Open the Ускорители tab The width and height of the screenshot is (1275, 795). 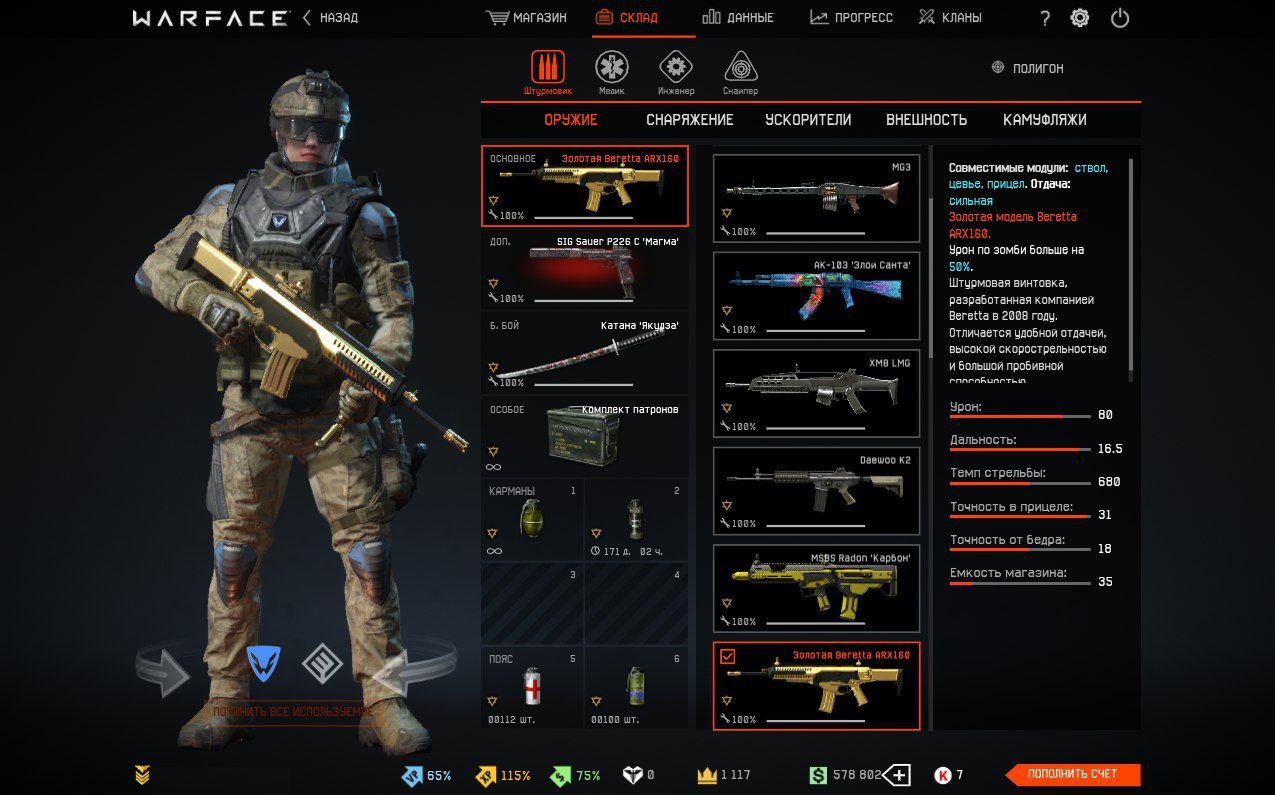(808, 120)
